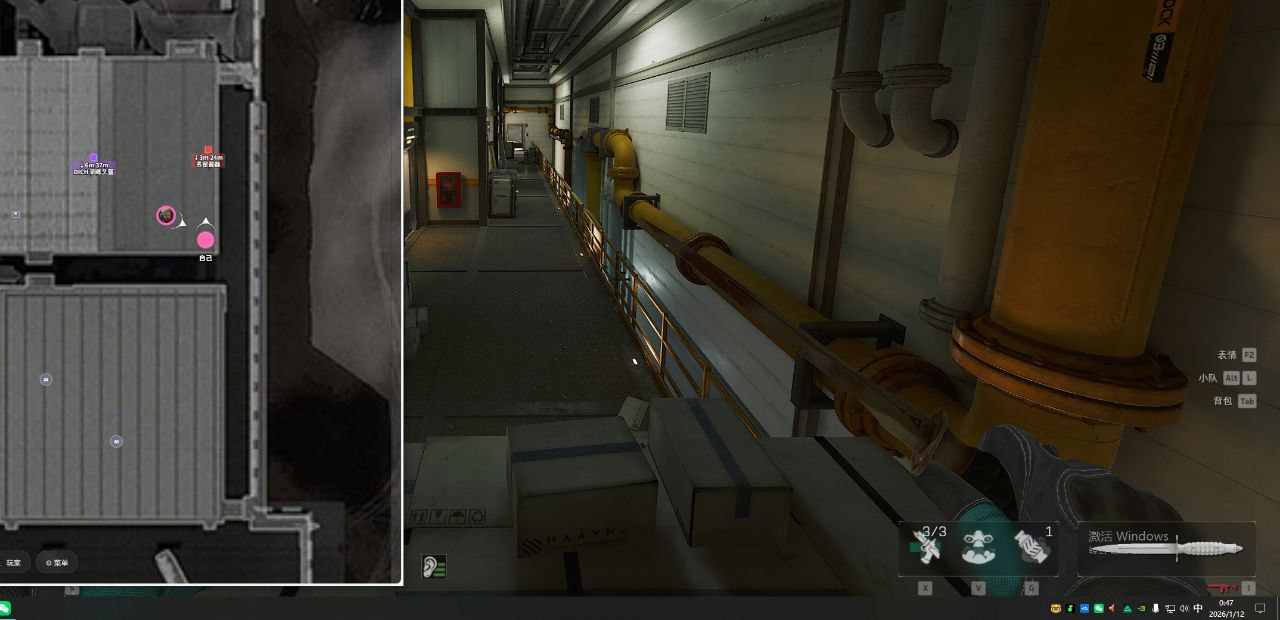
Task: Click the pink 自己 self marker
Action: pyautogui.click(x=205, y=240)
